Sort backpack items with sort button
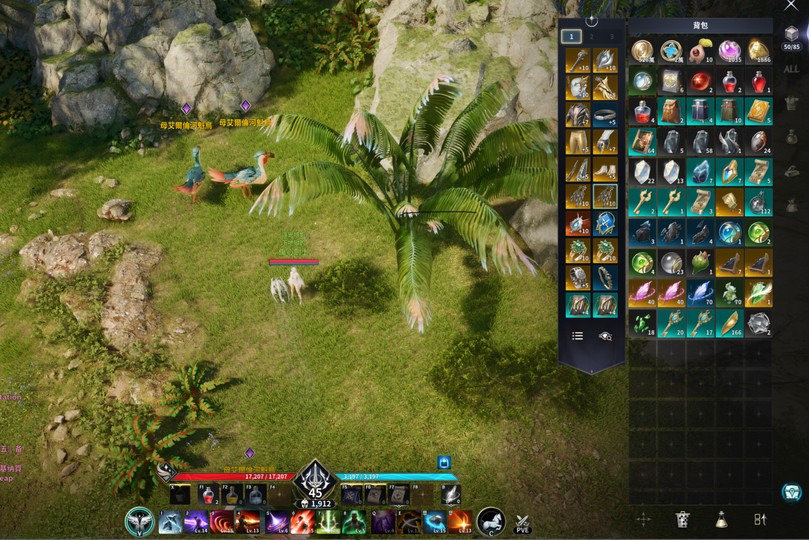 pyautogui.click(x=760, y=518)
